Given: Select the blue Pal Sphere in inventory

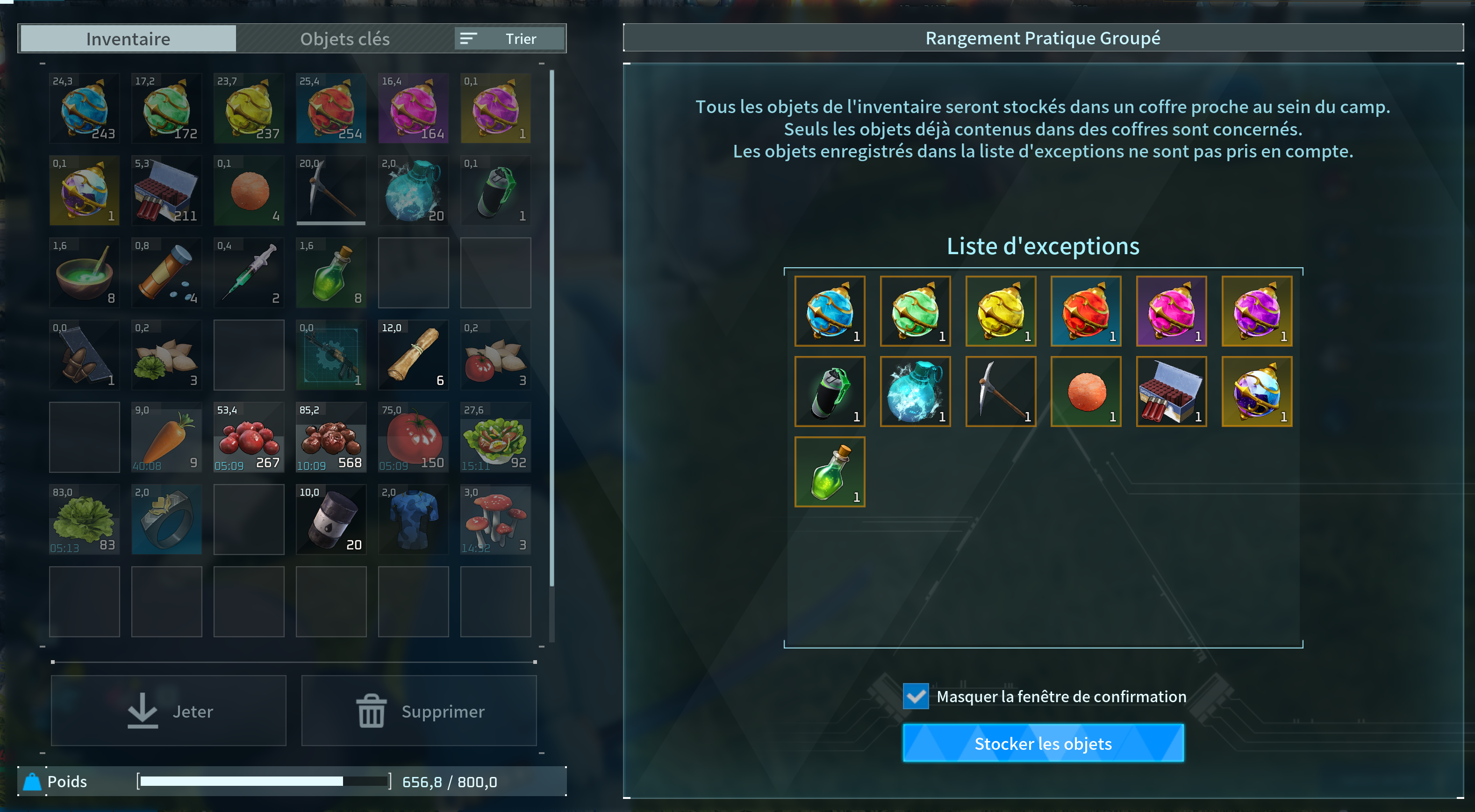Looking at the screenshot, I should [x=84, y=108].
